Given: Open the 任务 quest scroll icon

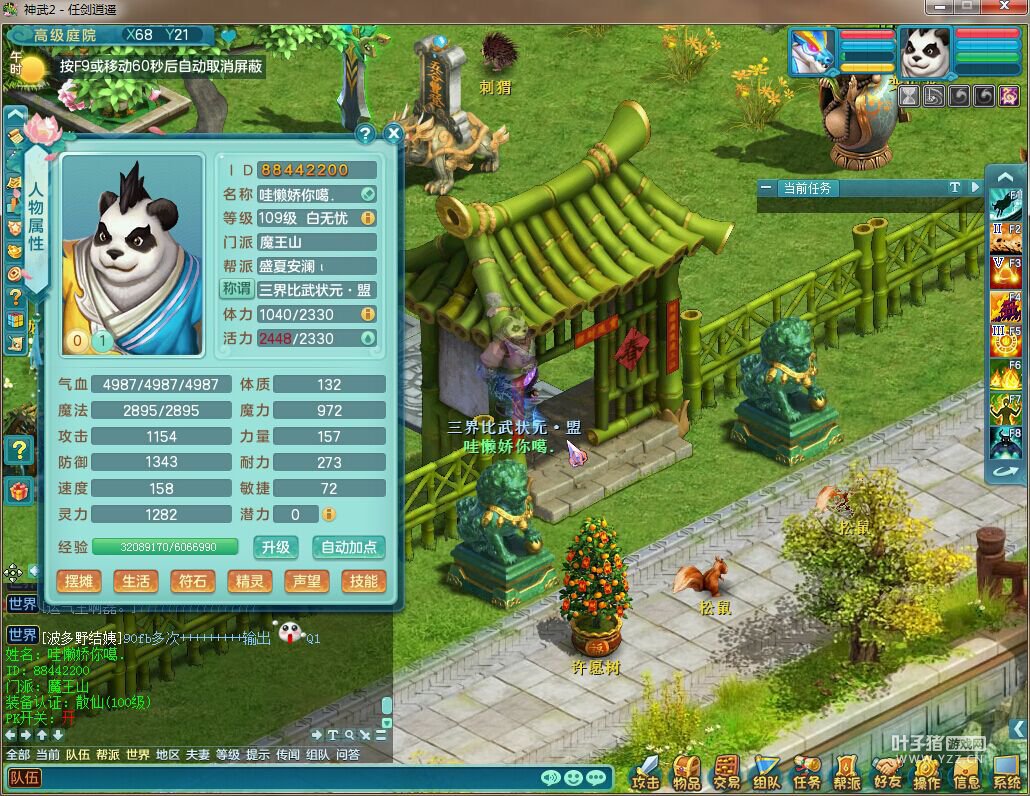Looking at the screenshot, I should pos(807,772).
